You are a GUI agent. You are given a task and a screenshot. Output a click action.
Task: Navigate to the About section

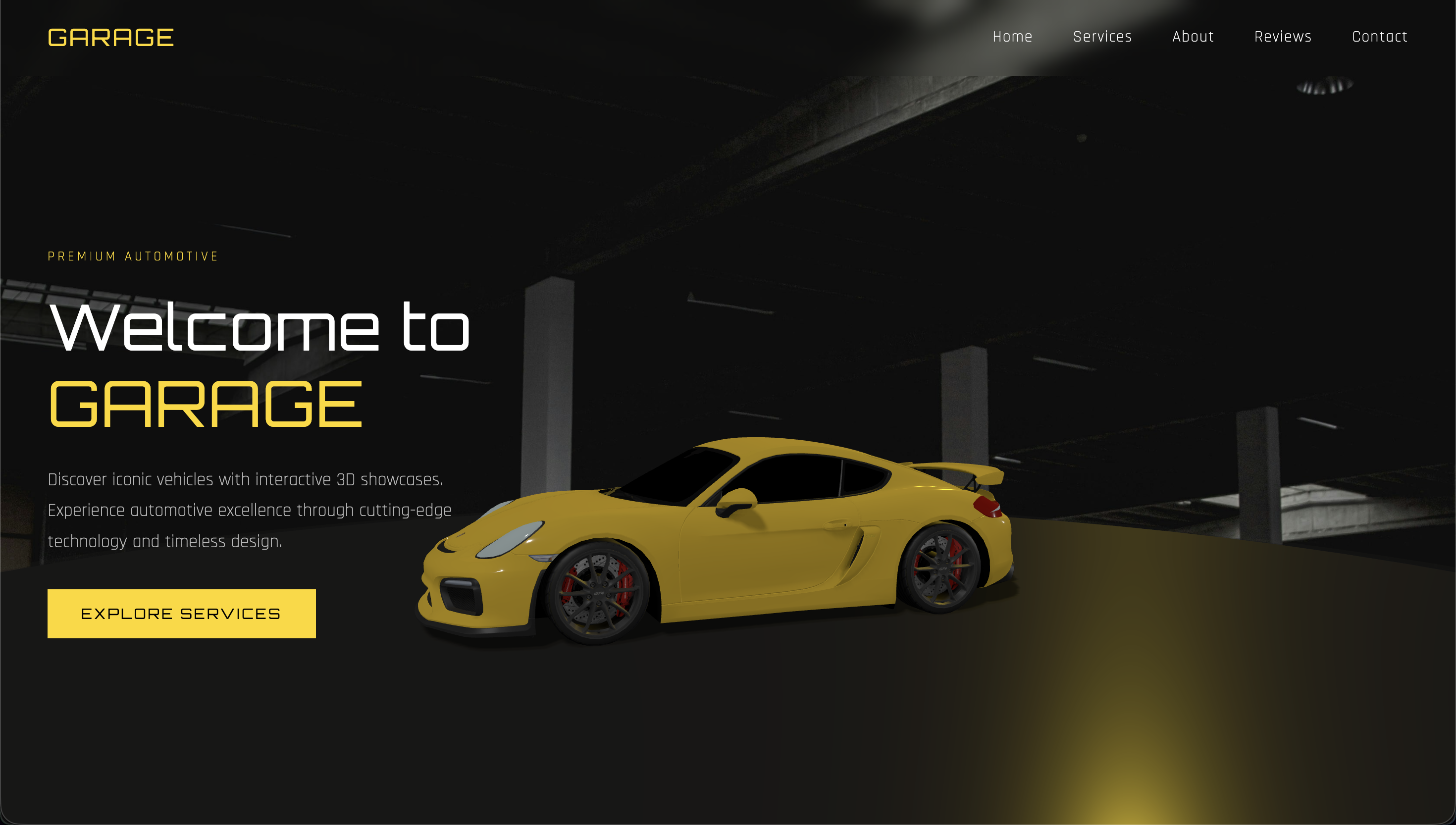[1193, 36]
